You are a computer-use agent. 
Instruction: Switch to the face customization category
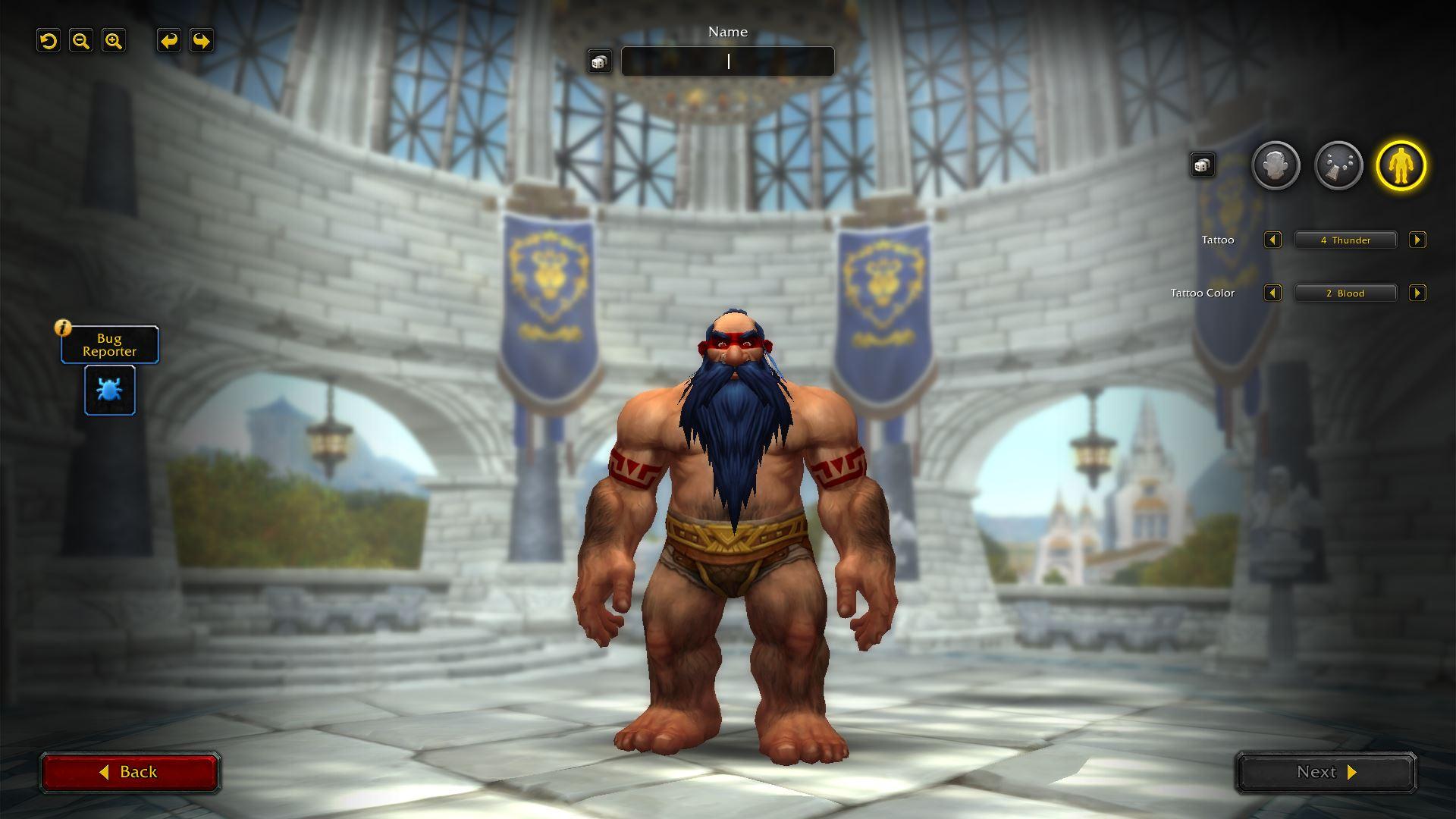point(1276,165)
